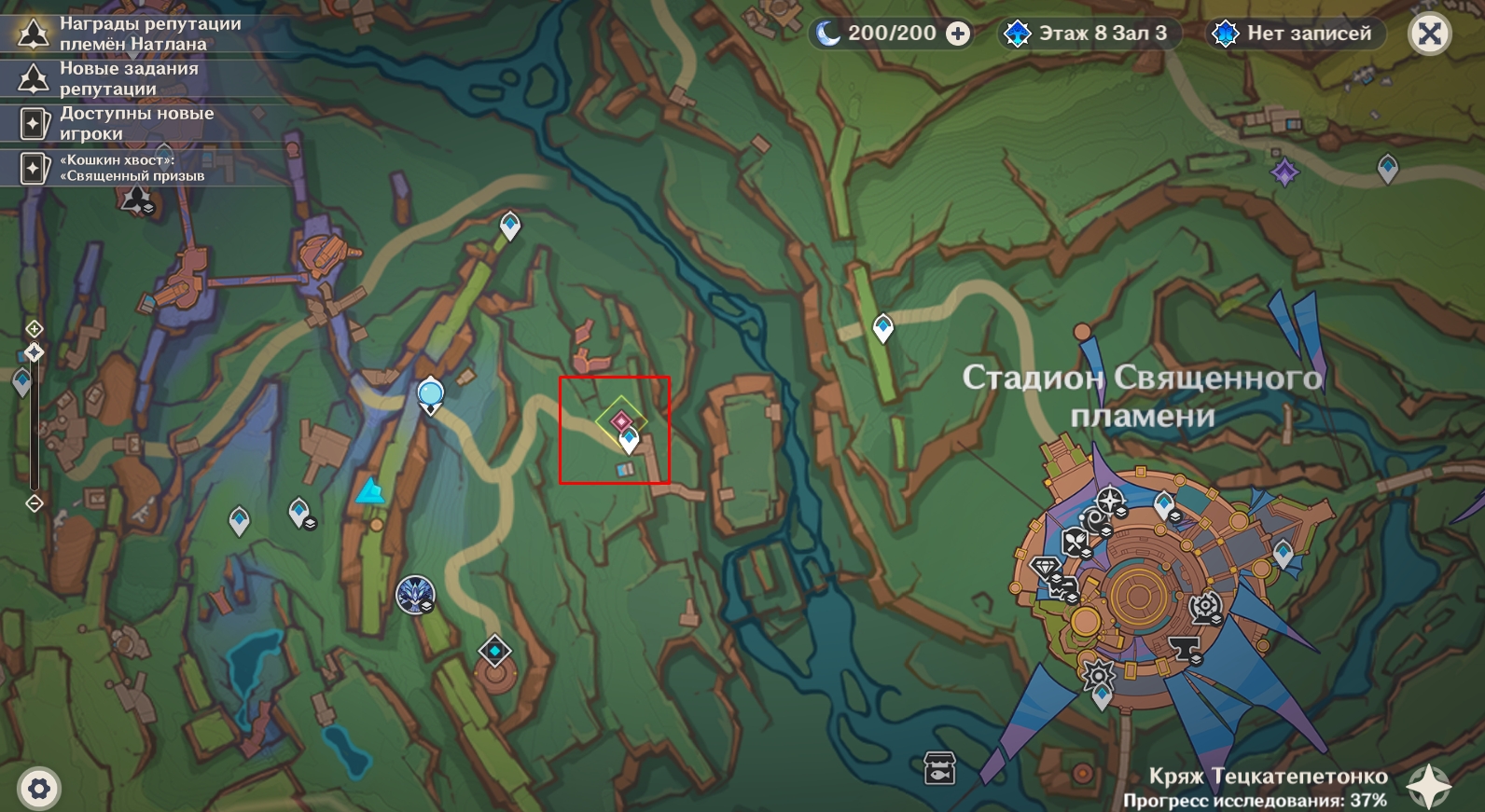Click the map zoom slider handle
Screen dimensions: 1485x812
[x=35, y=352]
